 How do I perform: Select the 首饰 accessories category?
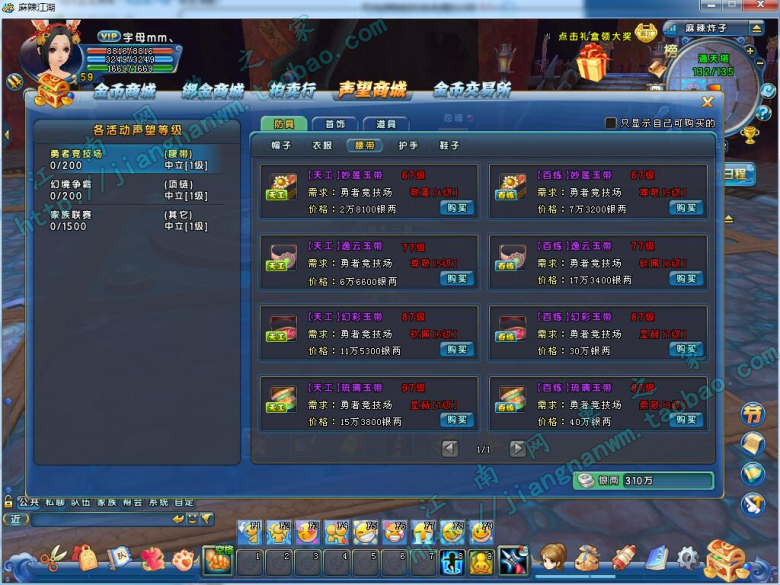(x=335, y=124)
